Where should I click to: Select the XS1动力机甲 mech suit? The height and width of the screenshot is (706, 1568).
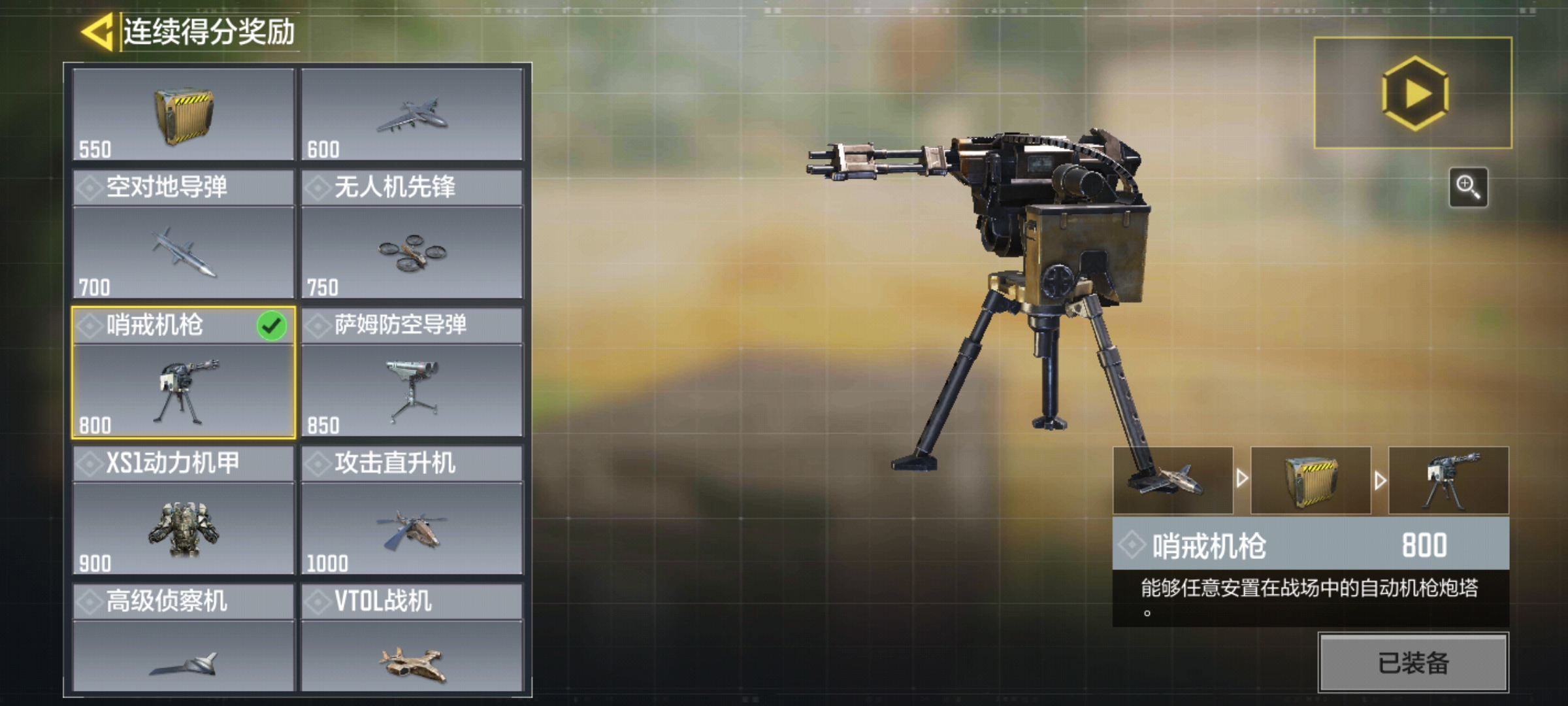[x=184, y=511]
